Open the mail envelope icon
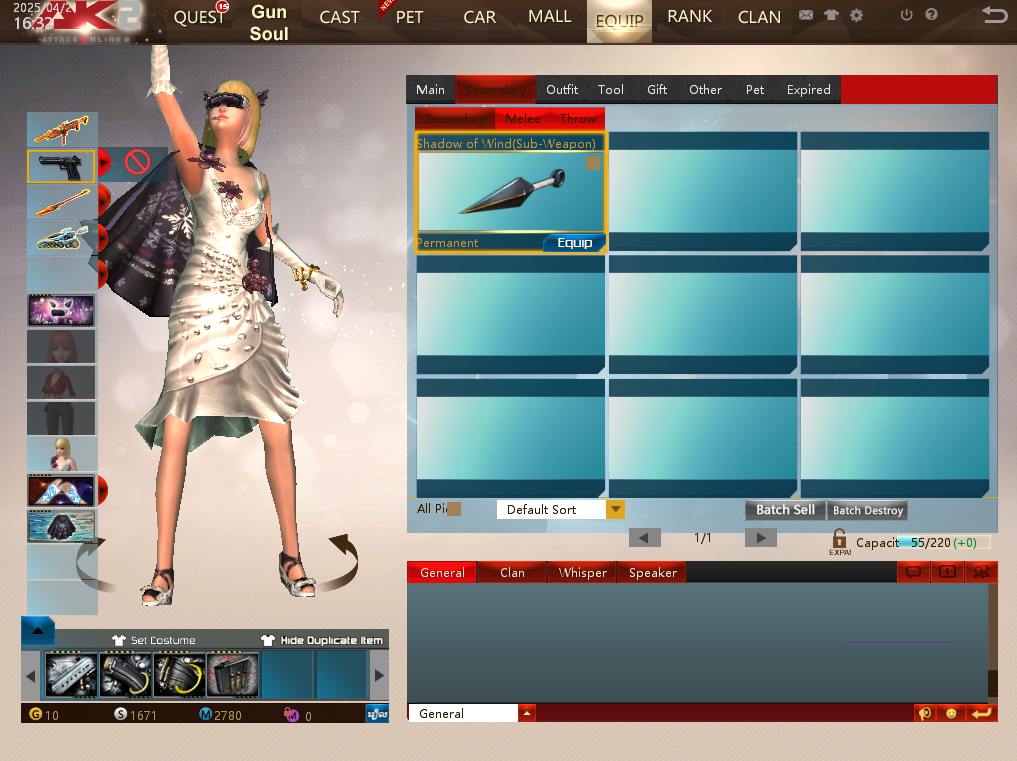Screen dimensions: 1017x761 [806, 16]
